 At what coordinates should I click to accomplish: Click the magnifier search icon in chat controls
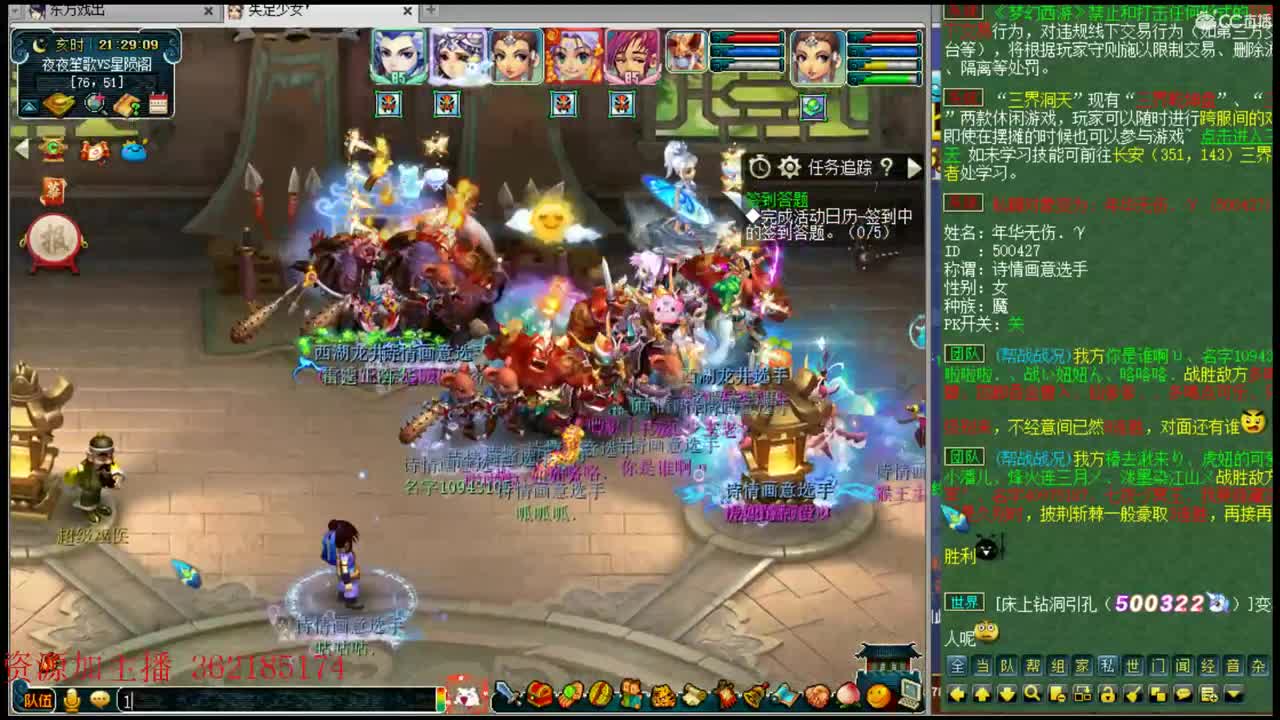coord(1031,694)
